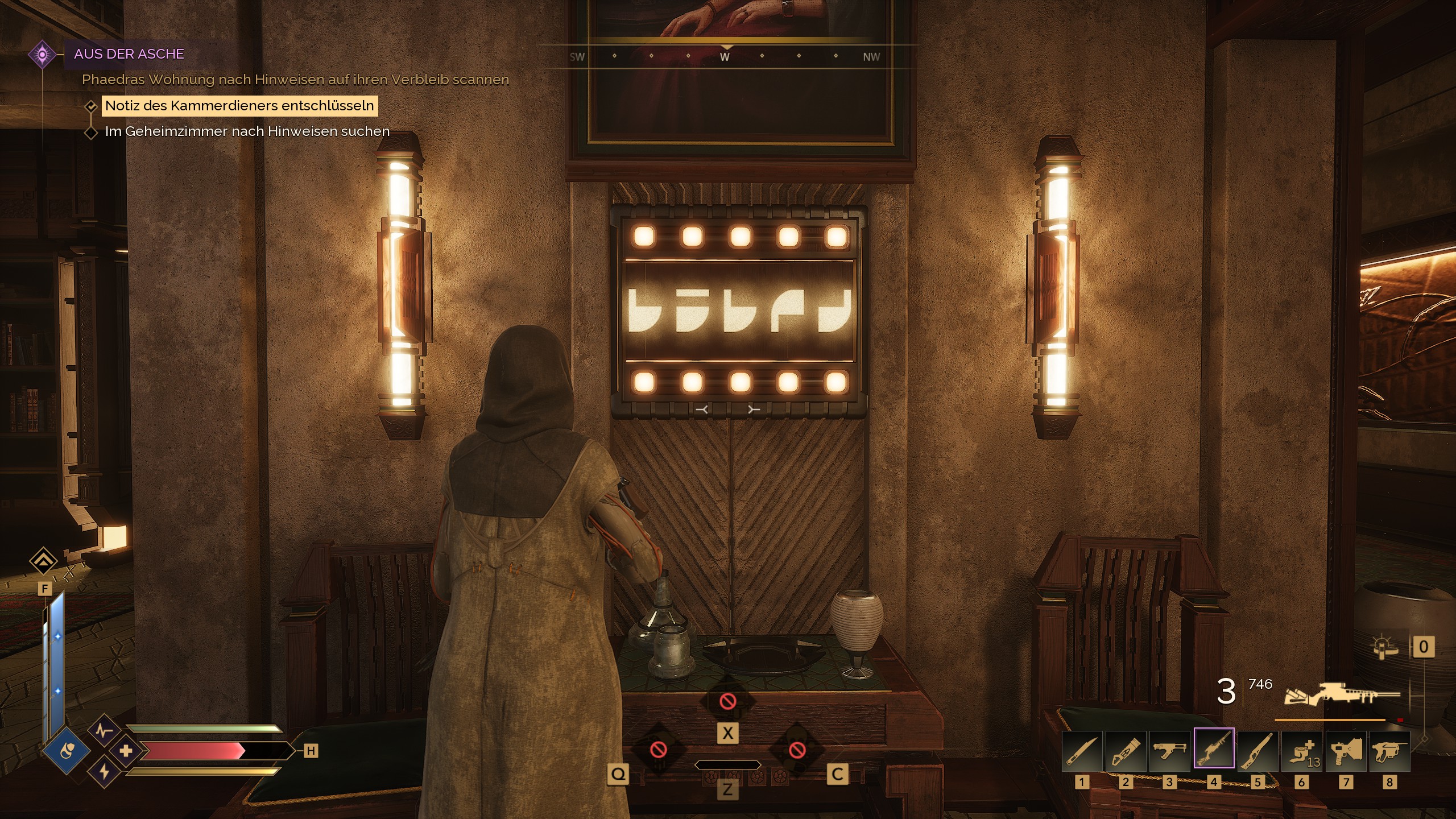Screen dimensions: 1456x819
Task: Select the top blocked ability slot
Action: pyautogui.click(x=728, y=701)
